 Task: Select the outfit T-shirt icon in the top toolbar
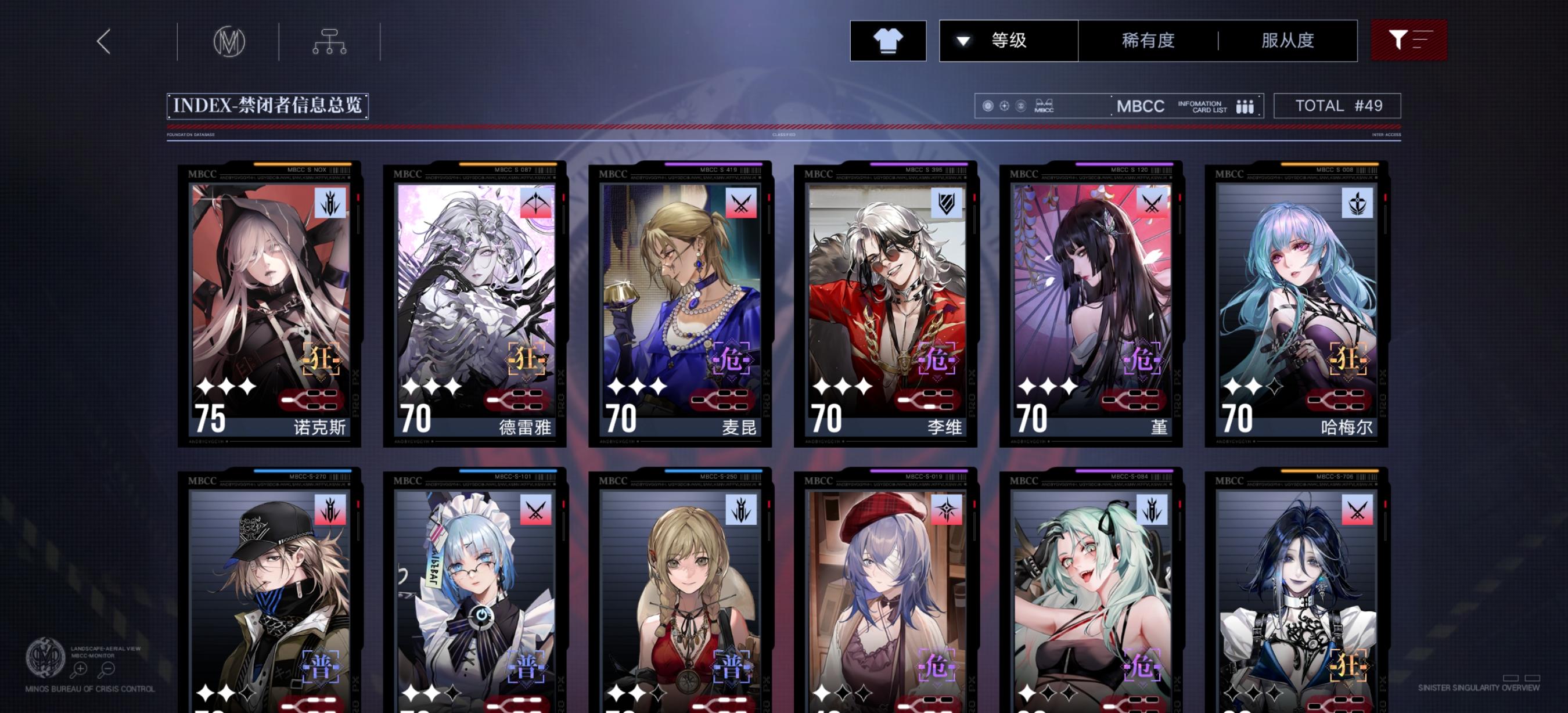point(889,40)
